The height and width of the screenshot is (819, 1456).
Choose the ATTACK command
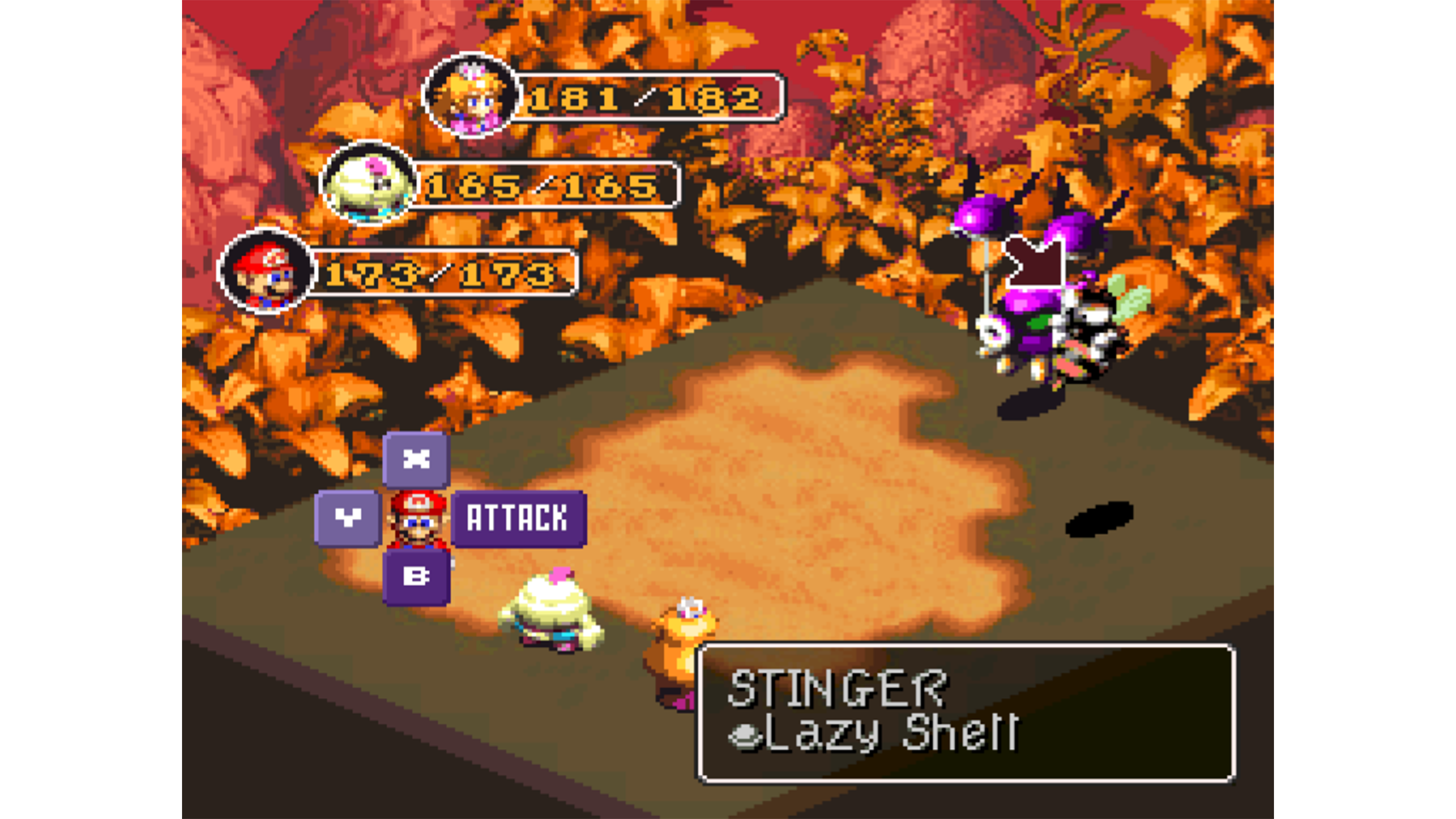point(518,519)
